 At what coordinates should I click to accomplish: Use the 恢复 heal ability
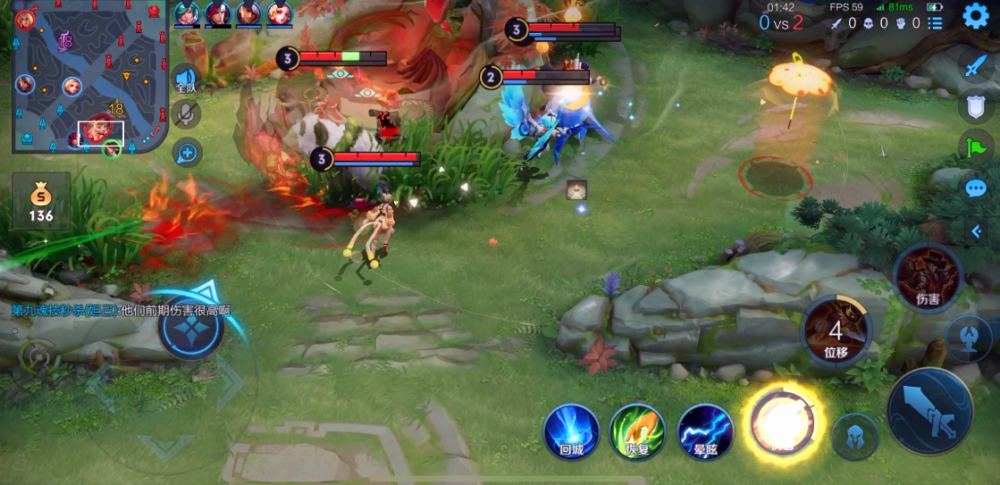pos(638,431)
